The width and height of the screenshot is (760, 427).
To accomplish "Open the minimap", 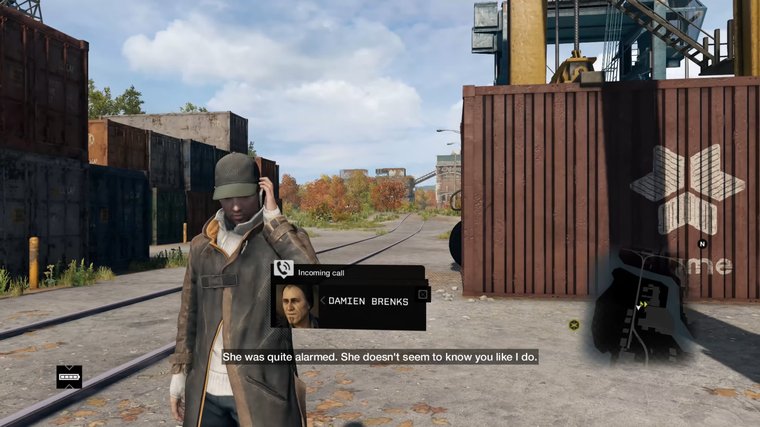I will tap(640, 305).
